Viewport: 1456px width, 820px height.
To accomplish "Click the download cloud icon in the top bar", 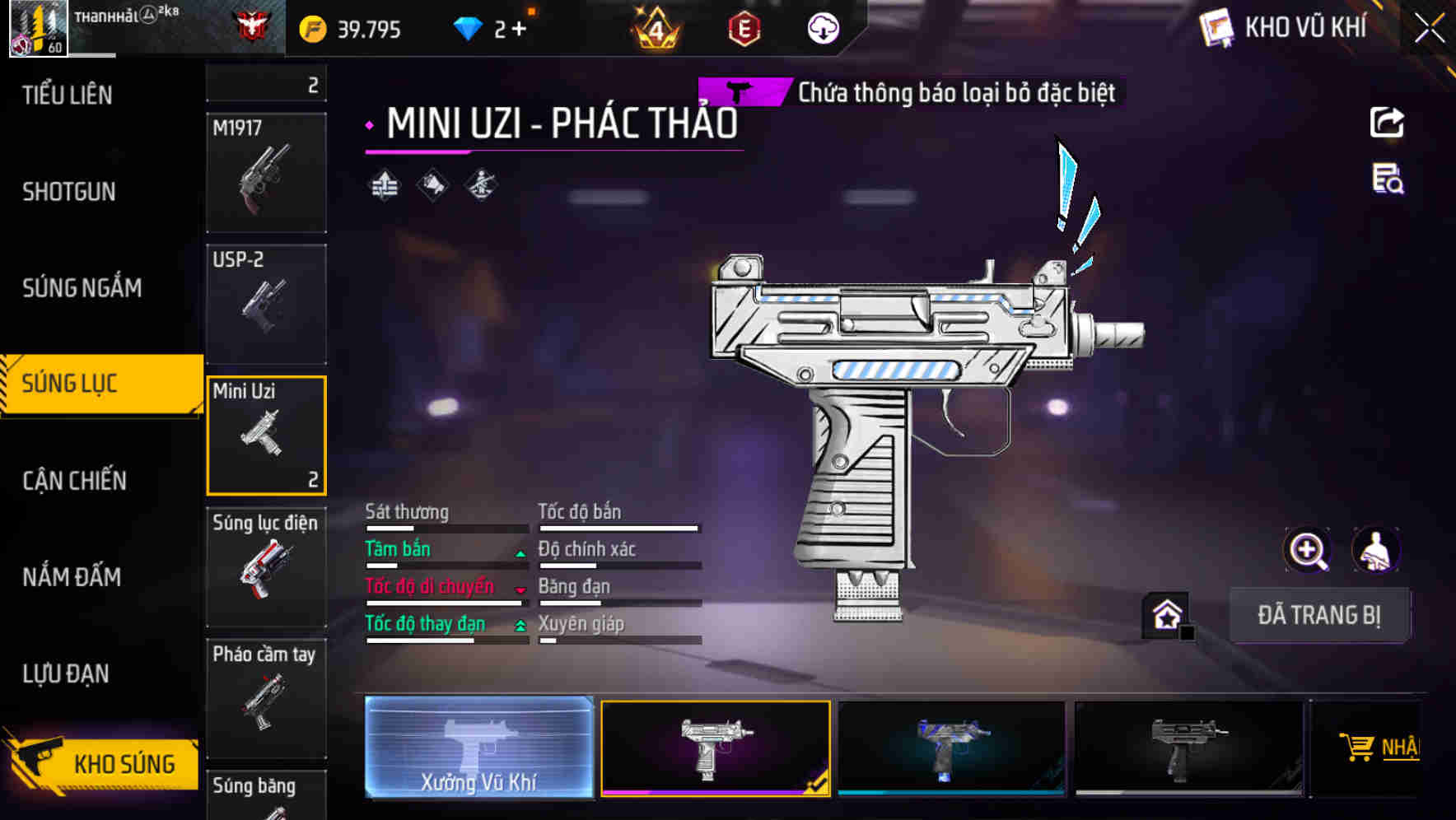I will click(822, 27).
